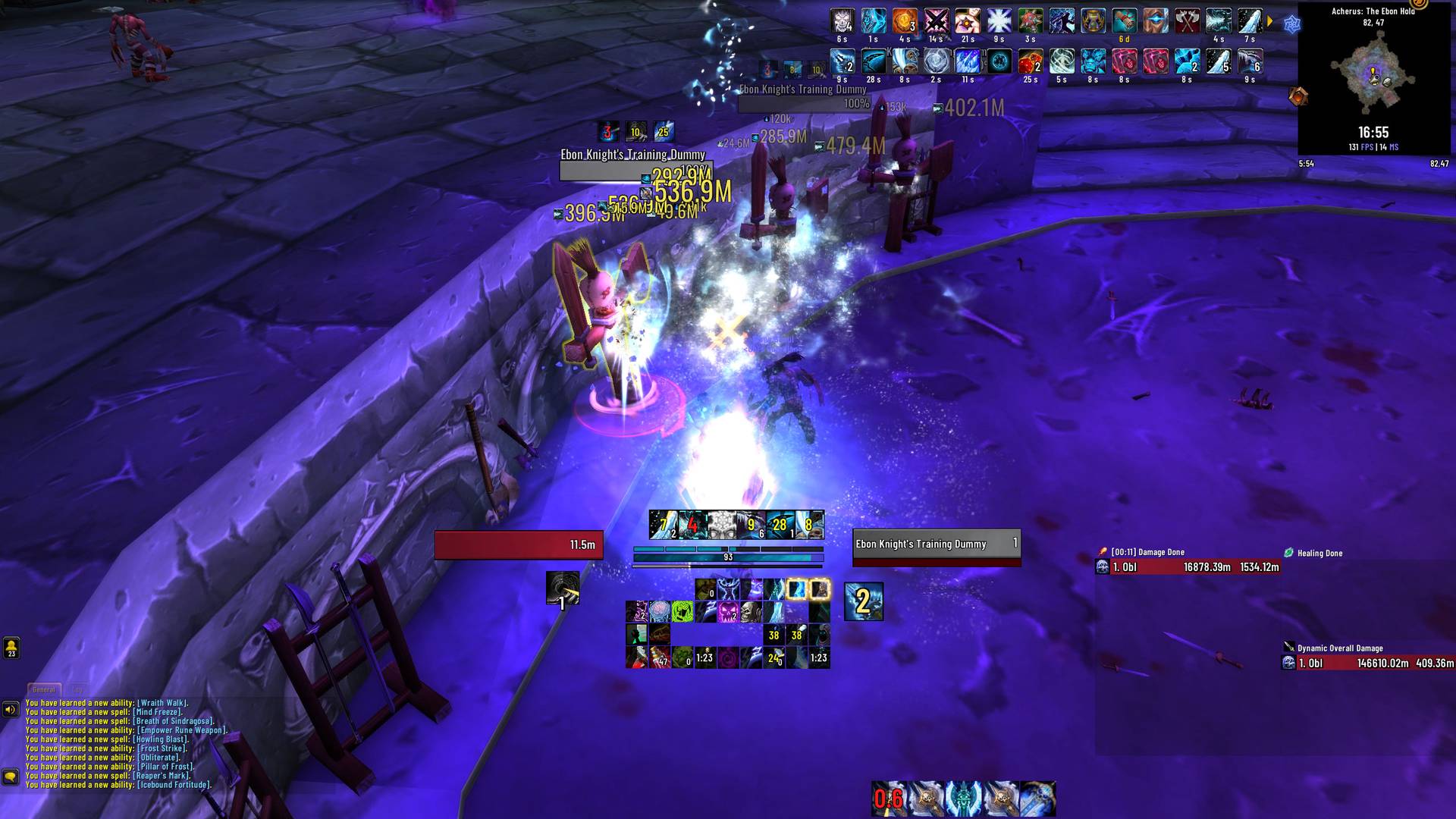Select the General chat tab
Viewport: 1456px width, 819px height.
[44, 688]
